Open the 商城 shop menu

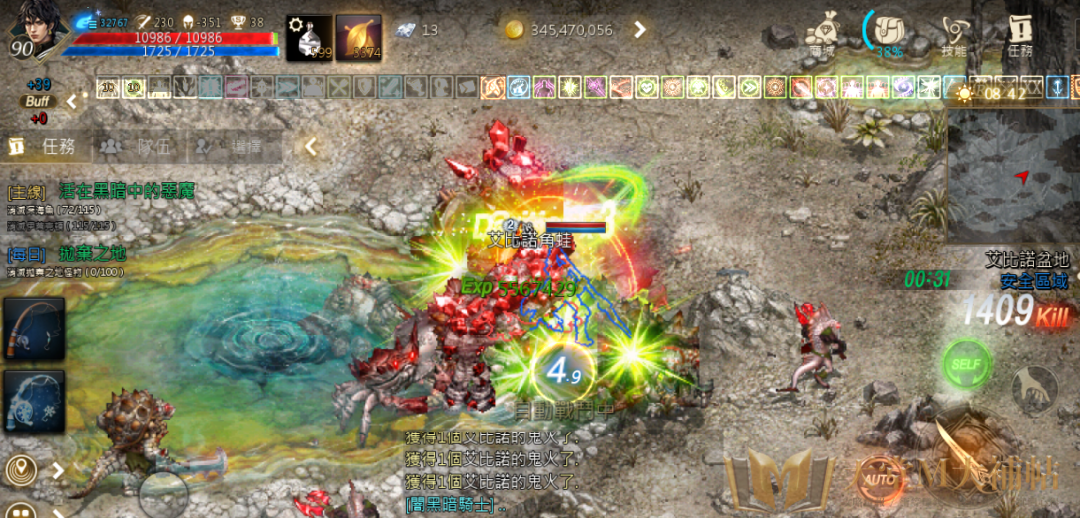coord(822,34)
